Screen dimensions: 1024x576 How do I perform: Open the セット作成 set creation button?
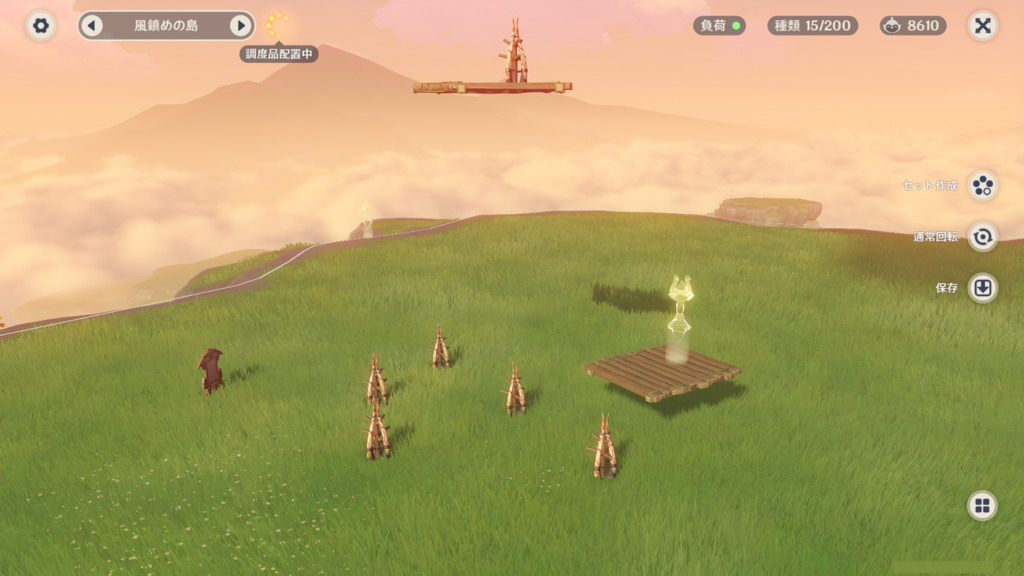(983, 185)
